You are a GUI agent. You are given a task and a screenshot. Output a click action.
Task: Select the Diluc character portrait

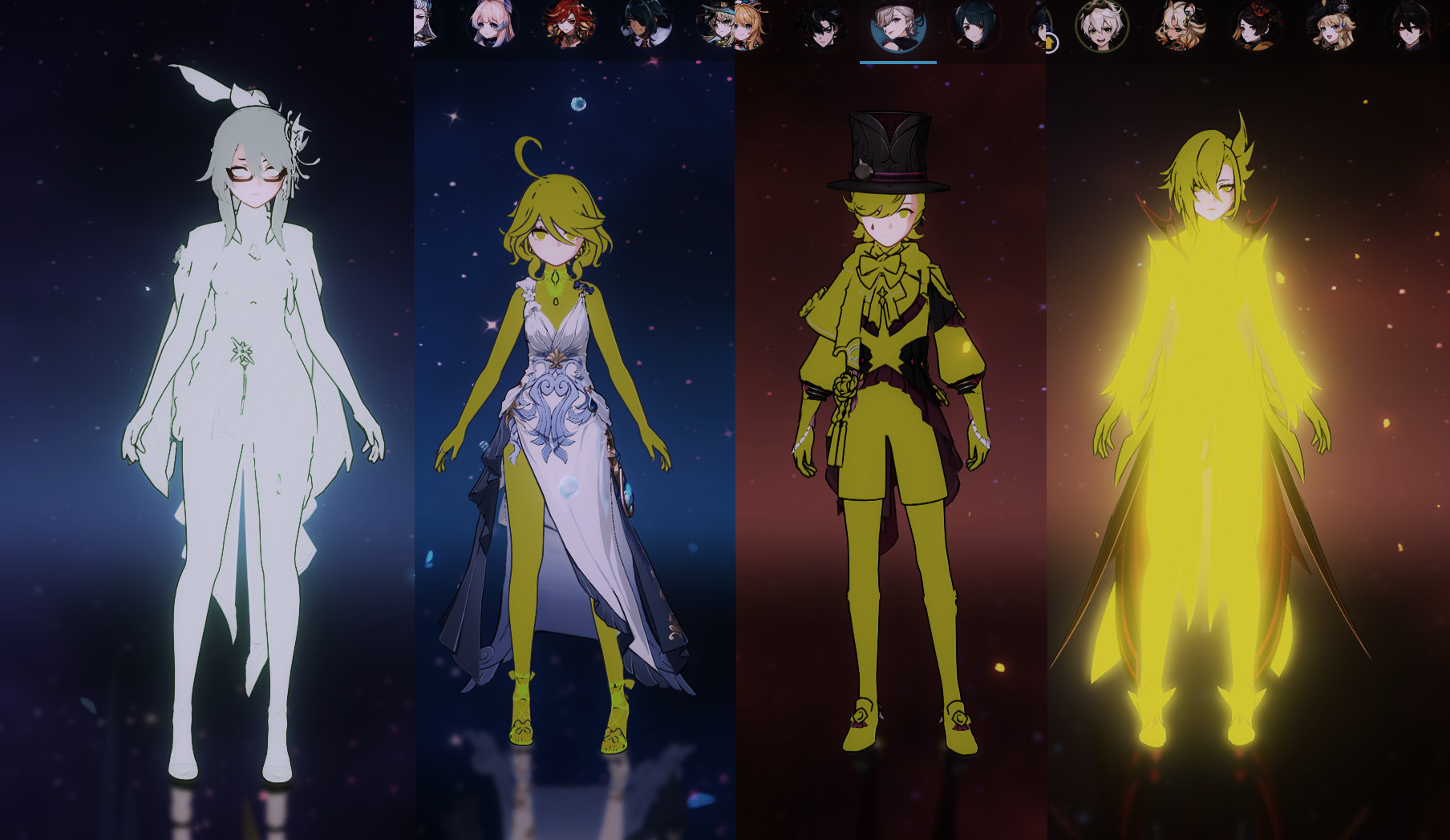[569, 26]
